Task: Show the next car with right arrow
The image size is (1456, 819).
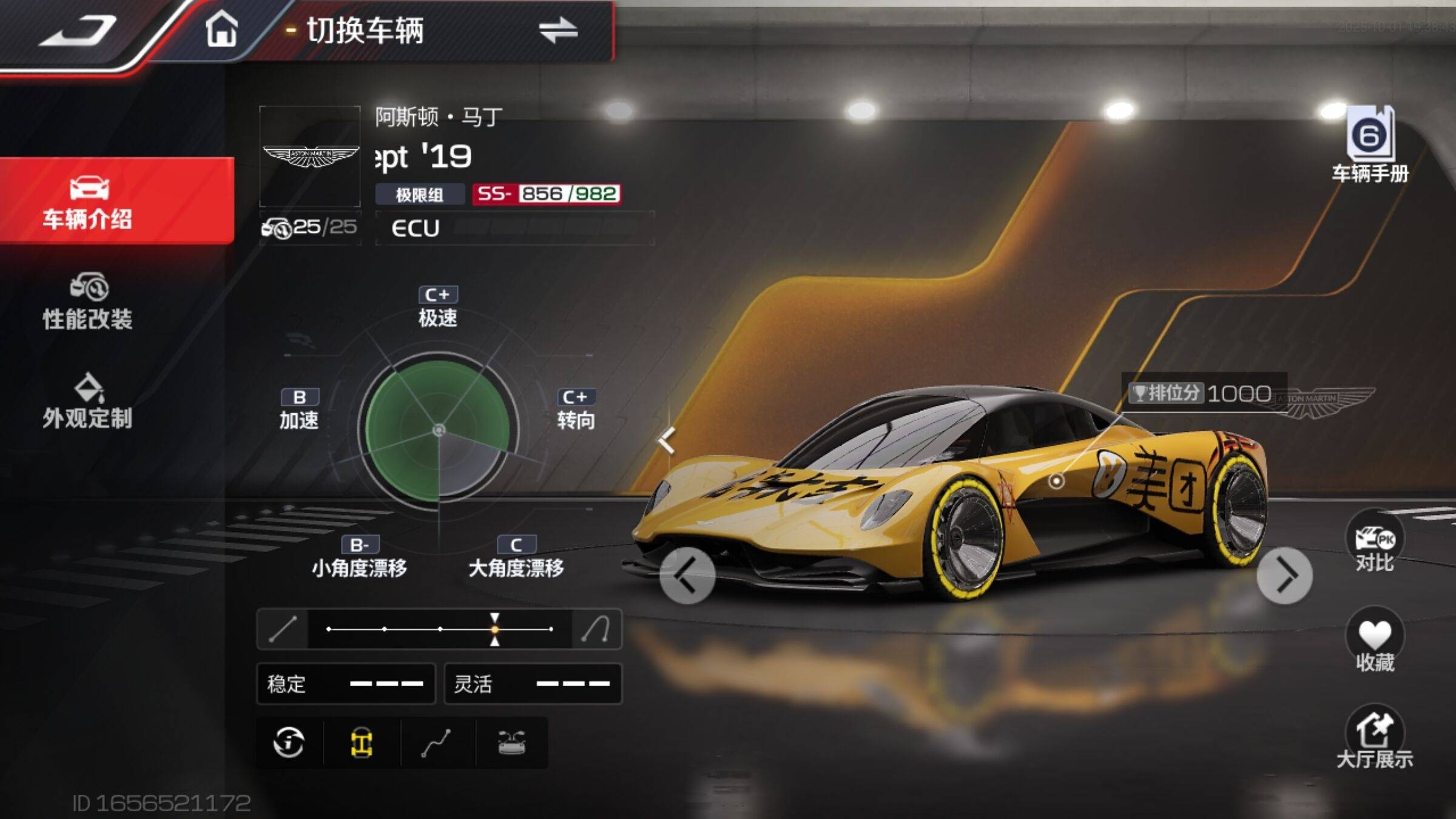Action: point(1284,575)
